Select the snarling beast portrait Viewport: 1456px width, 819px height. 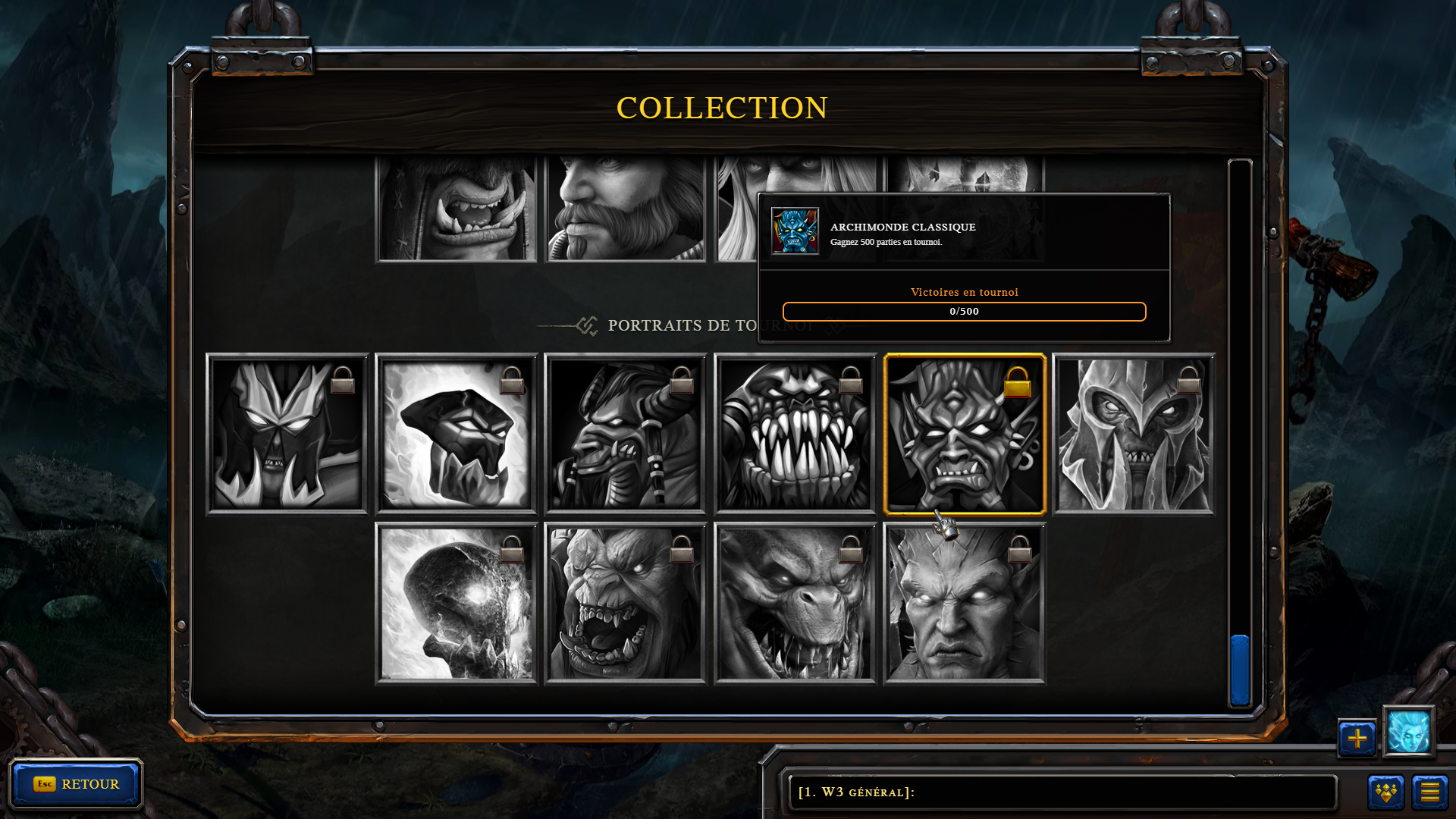(795, 604)
